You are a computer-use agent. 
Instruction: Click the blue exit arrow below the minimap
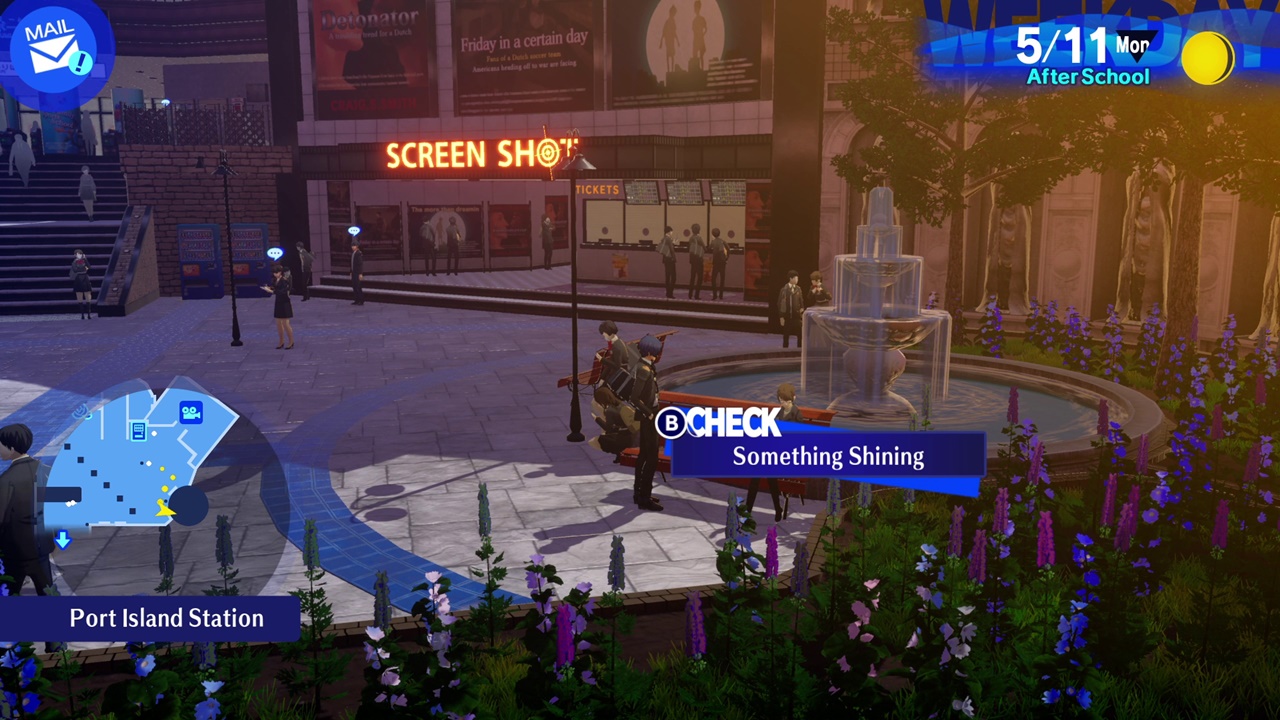(x=62, y=540)
